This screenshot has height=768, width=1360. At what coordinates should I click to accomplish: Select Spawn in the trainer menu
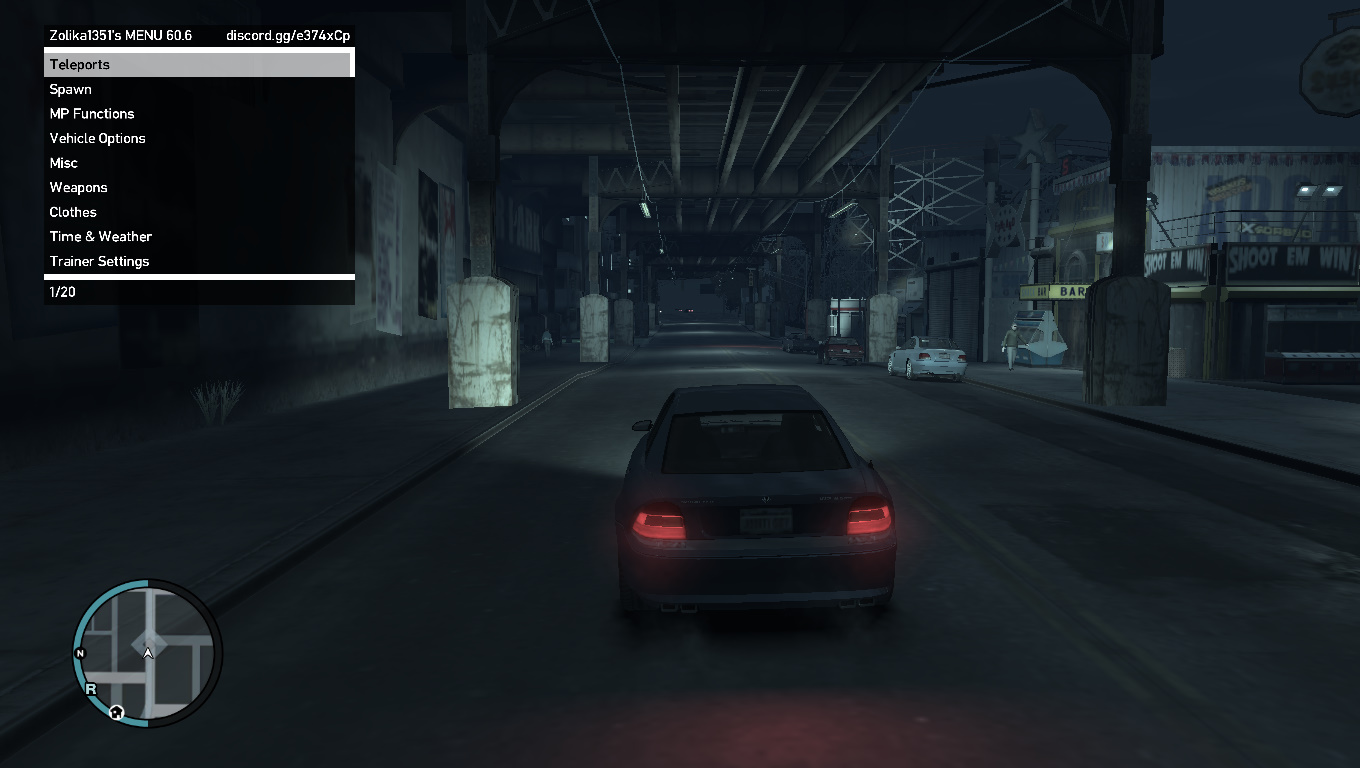coord(70,89)
